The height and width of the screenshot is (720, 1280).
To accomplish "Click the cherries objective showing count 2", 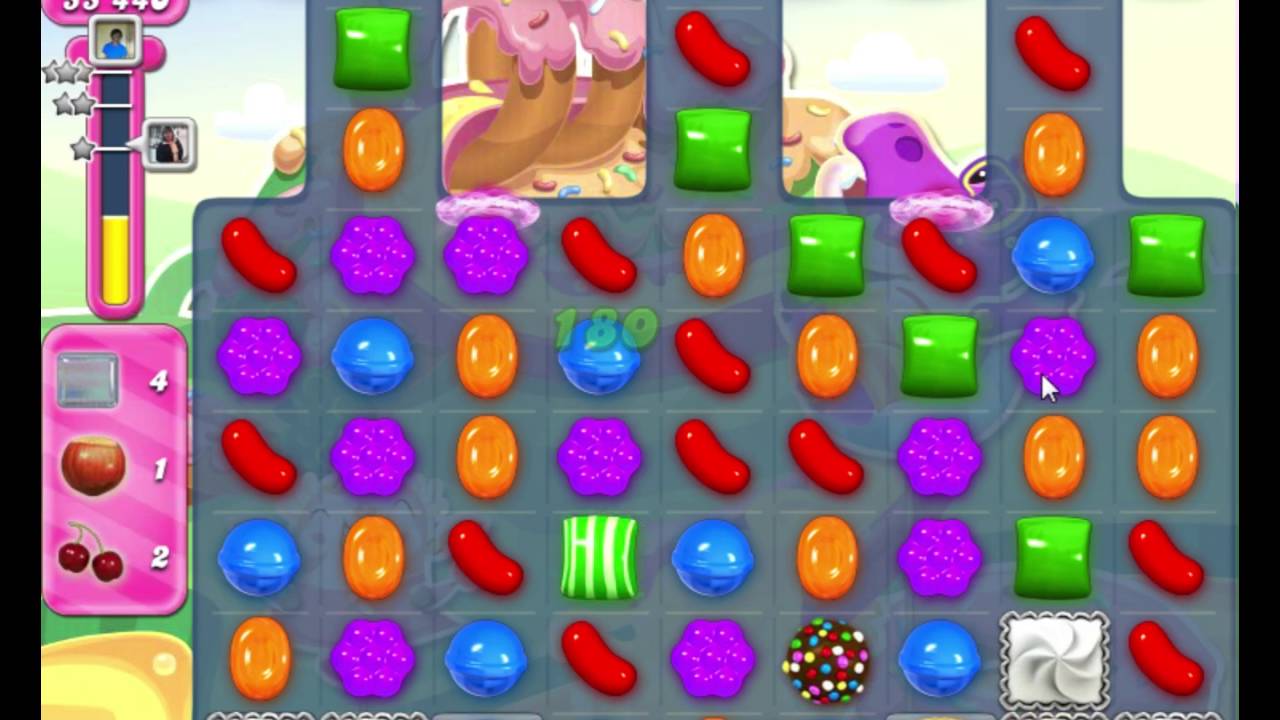I will pyautogui.click(x=90, y=558).
